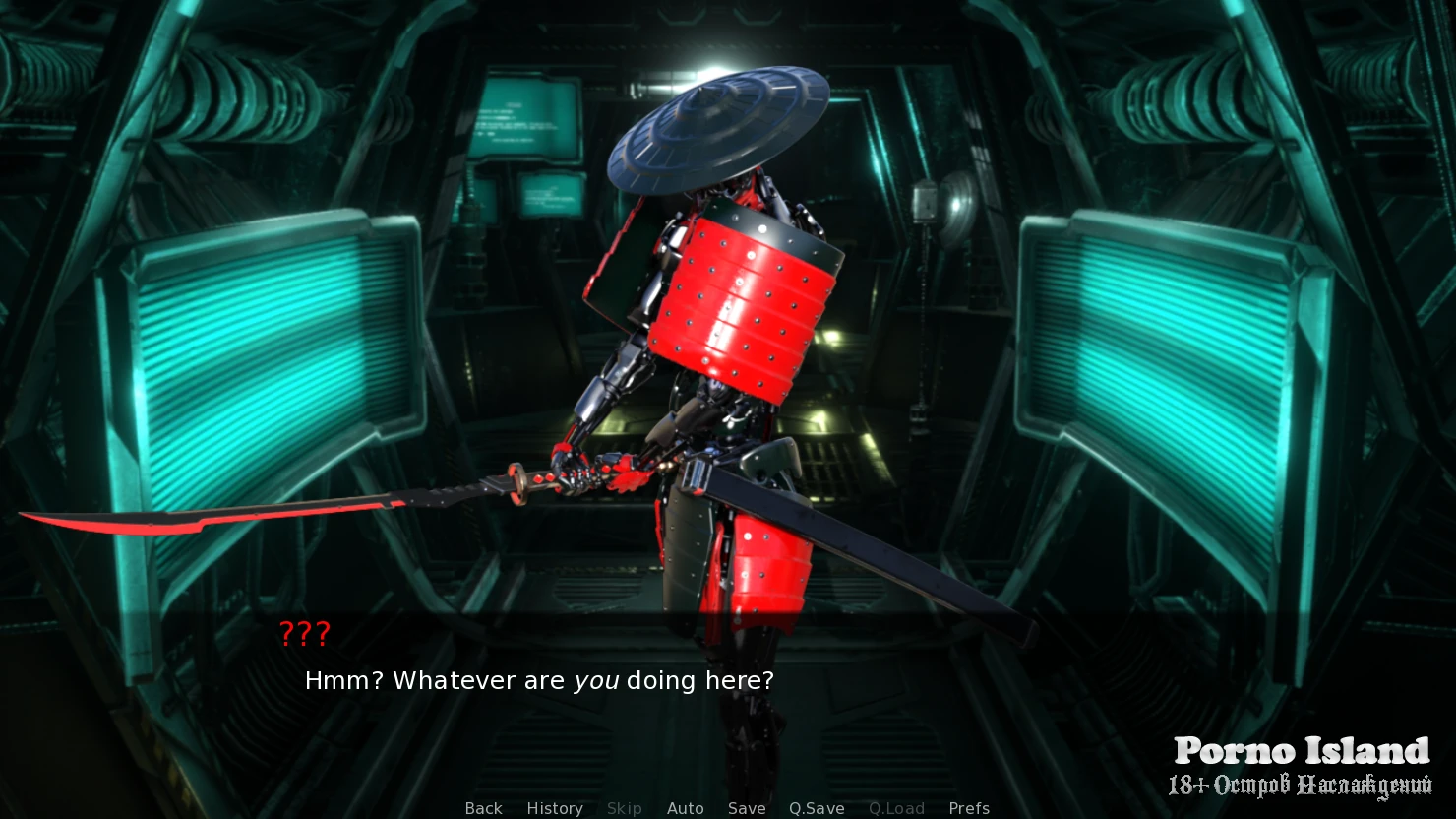This screenshot has height=819, width=1456.
Task: Toggle Skip mode in quick menu
Action: tap(624, 808)
